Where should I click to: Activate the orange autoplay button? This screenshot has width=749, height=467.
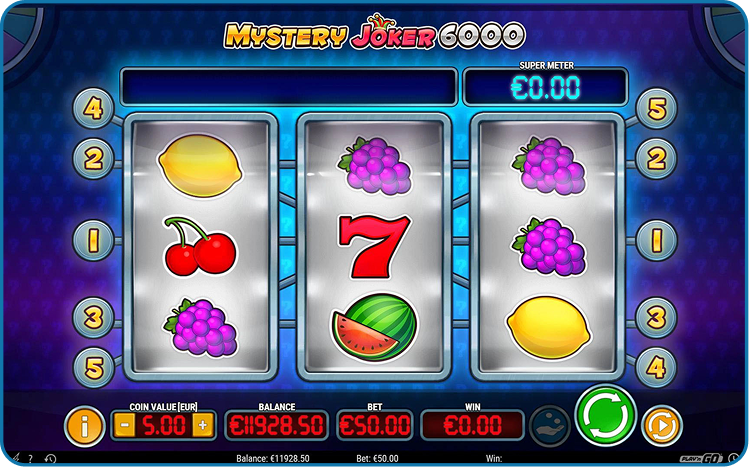point(660,425)
